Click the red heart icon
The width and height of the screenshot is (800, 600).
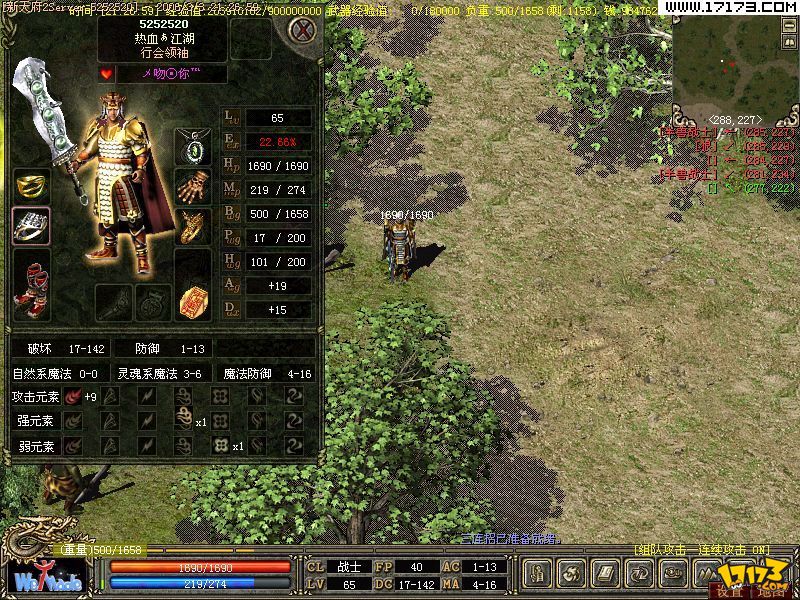coord(106,74)
